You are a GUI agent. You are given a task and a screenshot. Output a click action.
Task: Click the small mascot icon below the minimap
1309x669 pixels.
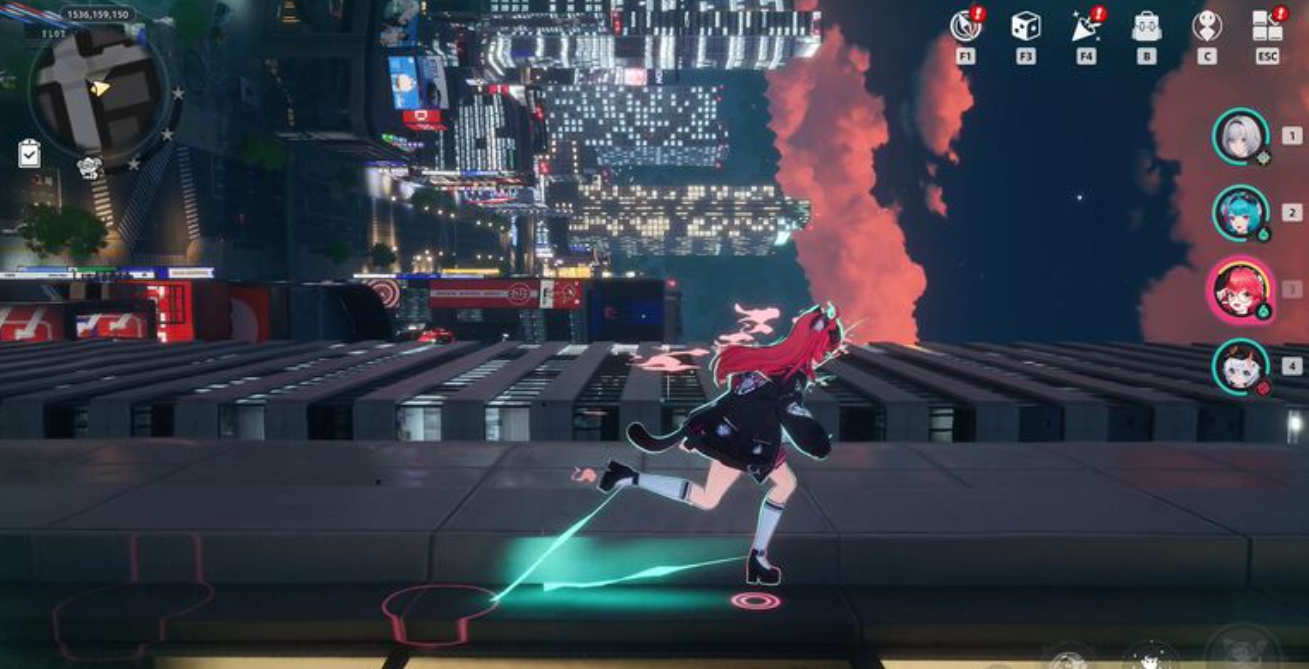pos(90,168)
